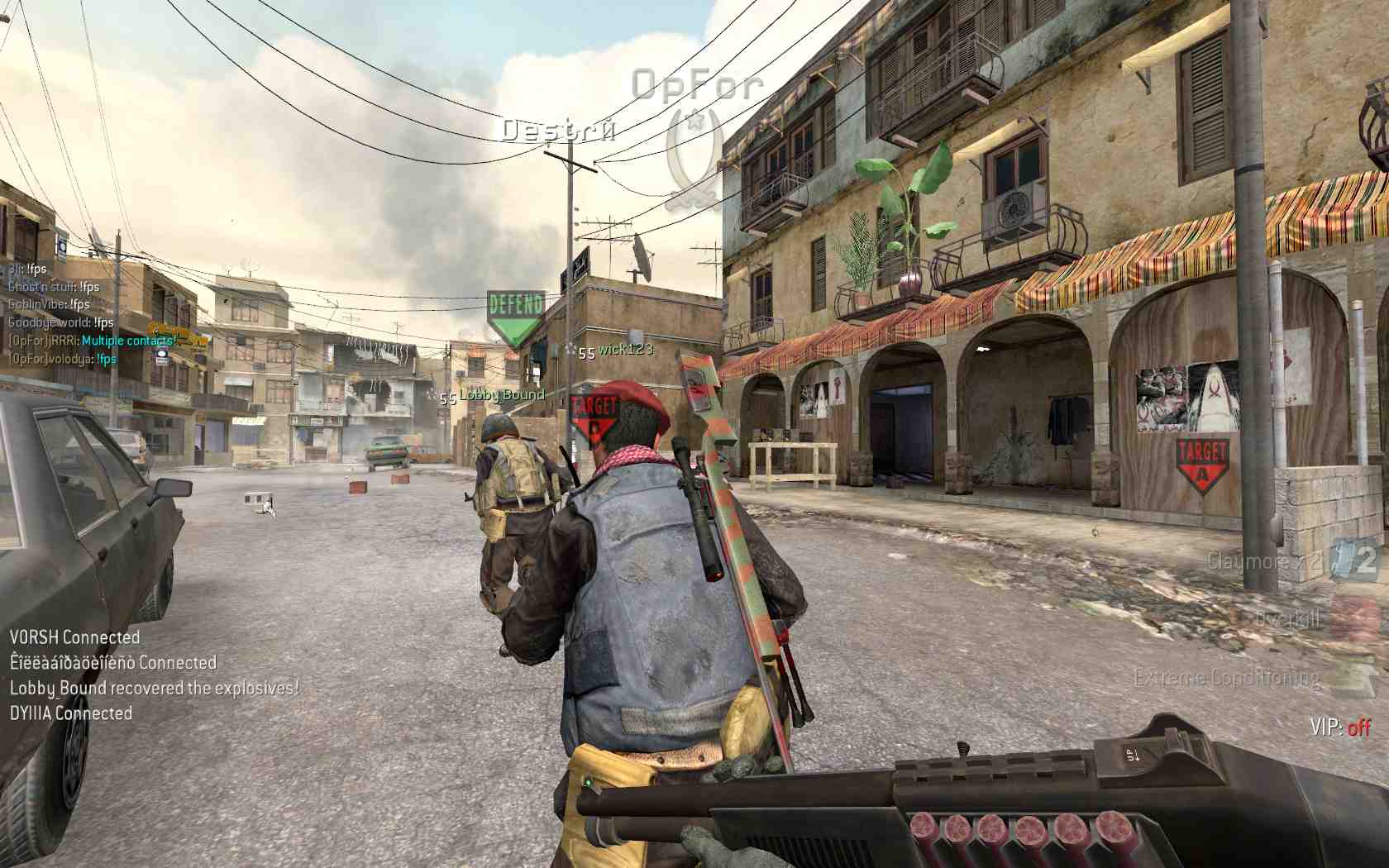Click the Claymore x2 equipment icon
This screenshot has width=1389, height=868.
[1357, 560]
